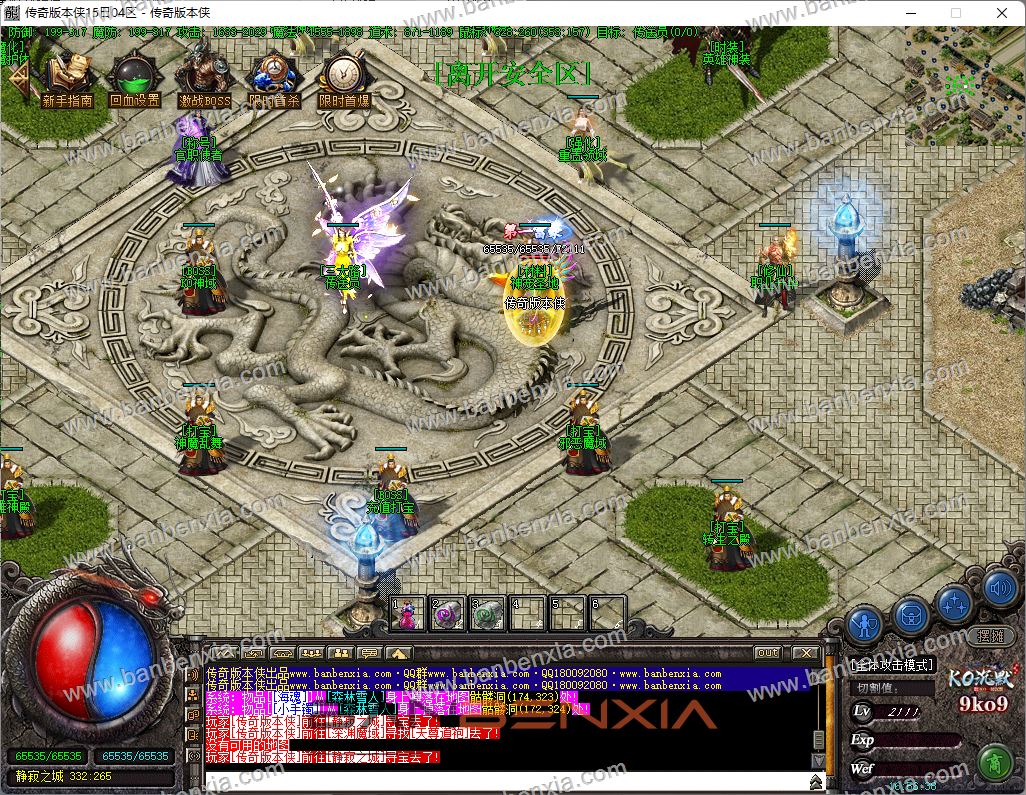Open the 离开安全区 notice at top
Image resolution: width=1026 pixels, height=795 pixels.
[x=513, y=74]
